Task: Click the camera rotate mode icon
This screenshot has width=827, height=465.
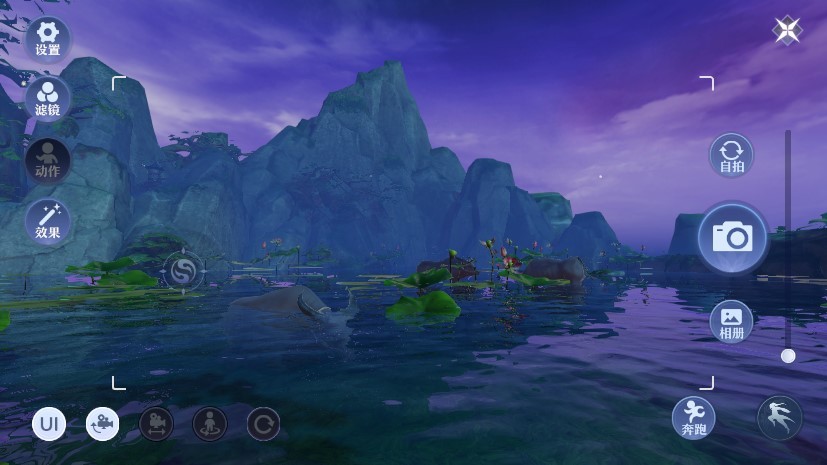Action: coord(103,424)
